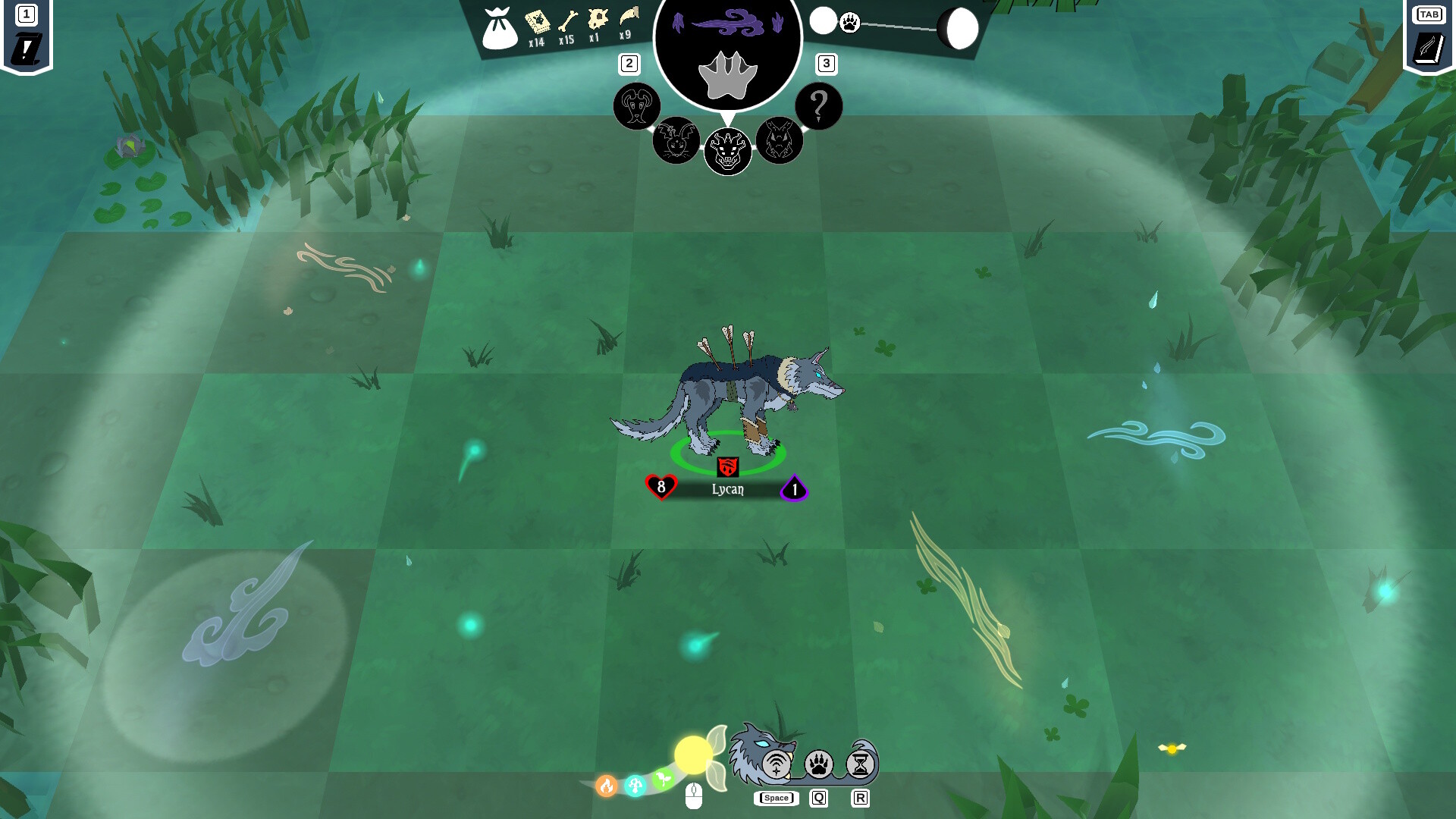This screenshot has width=1456, height=819.
Task: Select the demon head form icon
Action: click(729, 151)
